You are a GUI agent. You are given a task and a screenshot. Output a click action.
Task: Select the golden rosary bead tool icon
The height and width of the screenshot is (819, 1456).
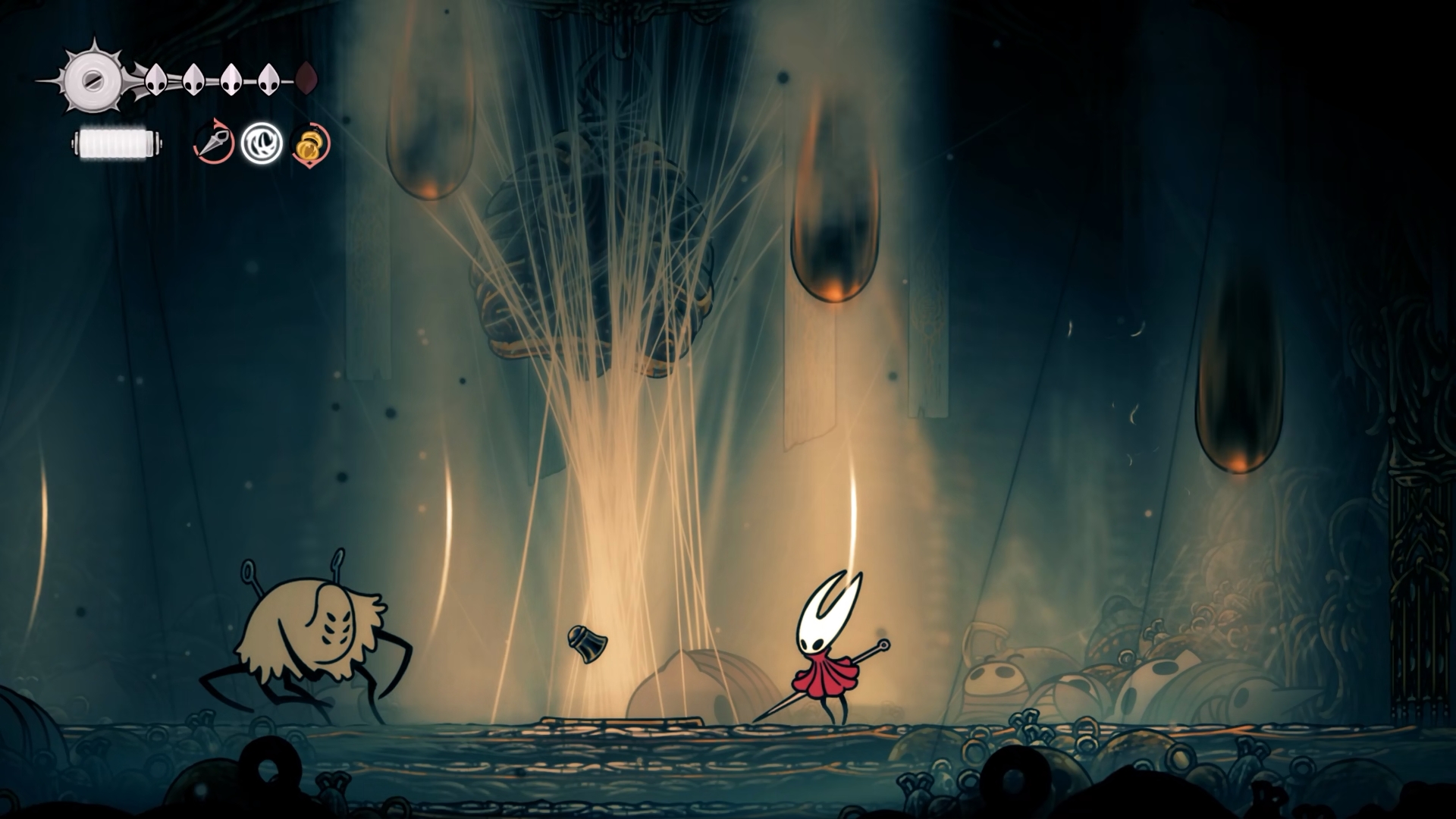[308, 145]
